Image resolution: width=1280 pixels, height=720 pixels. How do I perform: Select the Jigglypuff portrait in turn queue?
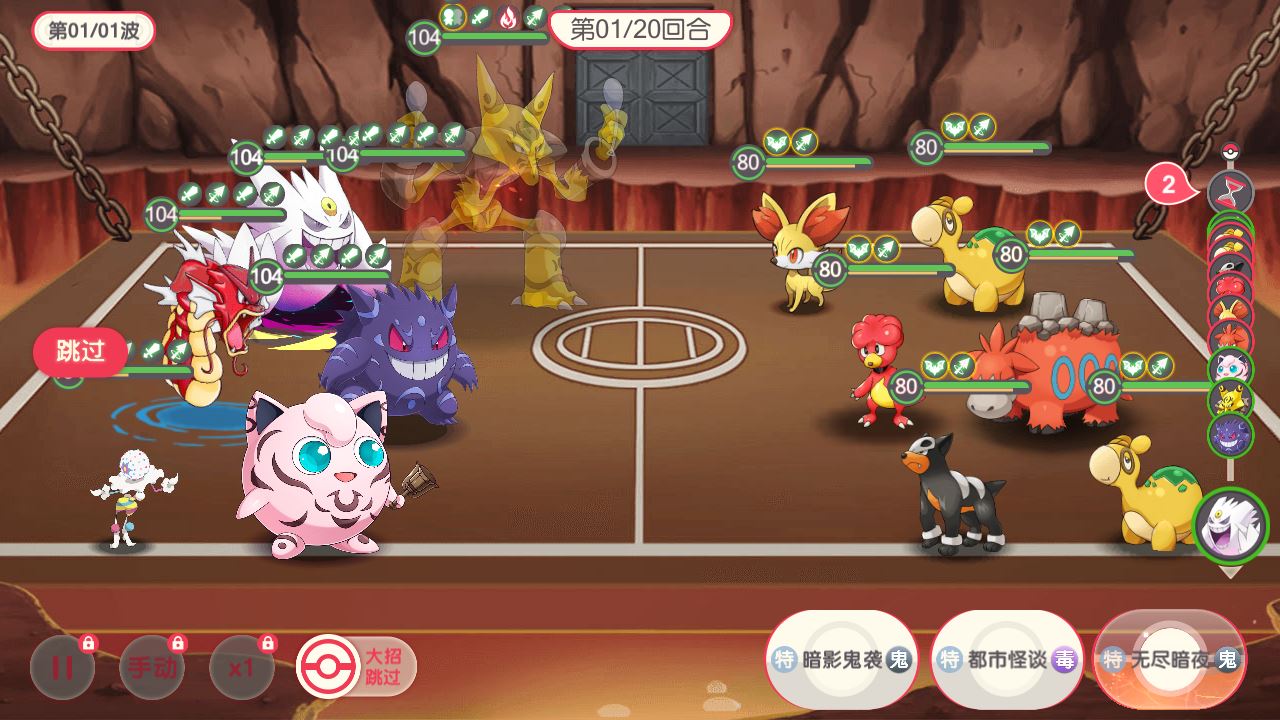click(1230, 367)
